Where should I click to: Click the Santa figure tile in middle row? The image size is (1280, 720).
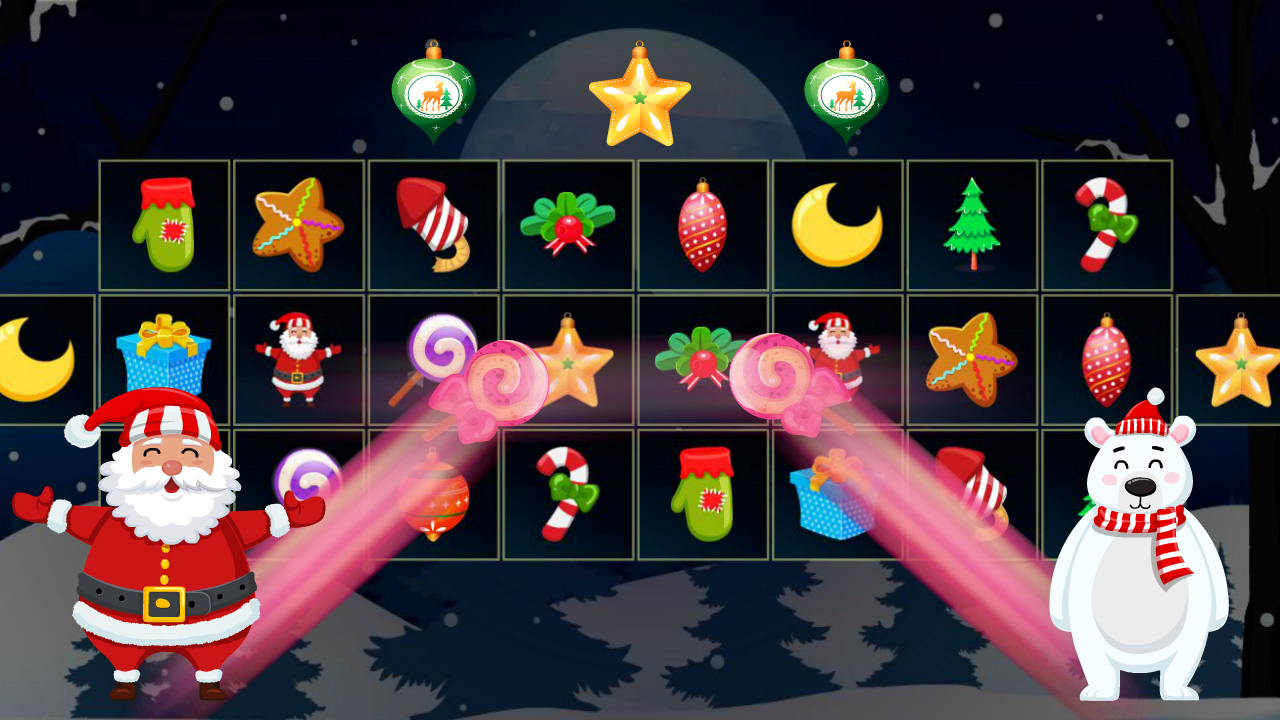tap(298, 360)
